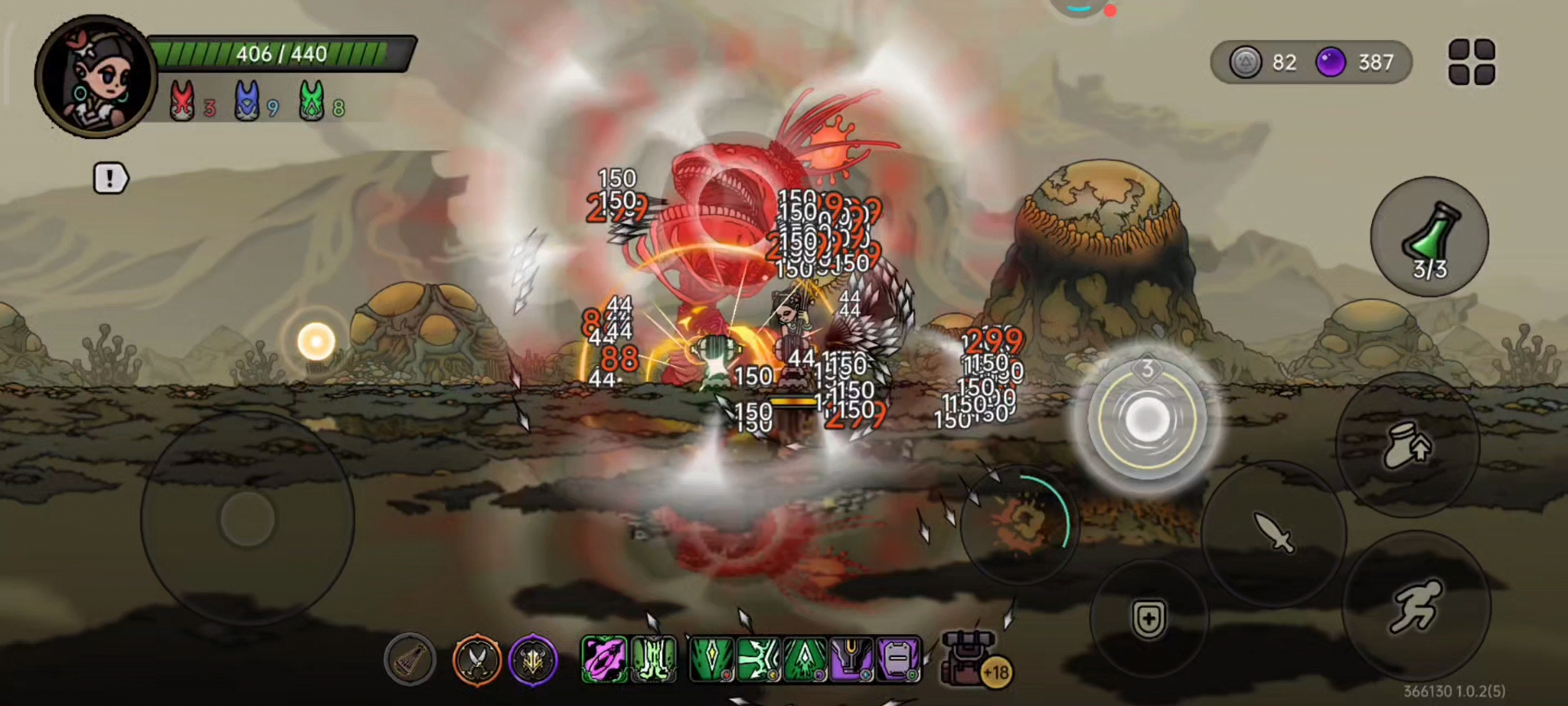Select the purple tuning fork relic
This screenshot has width=1568, height=706.
tap(851, 659)
